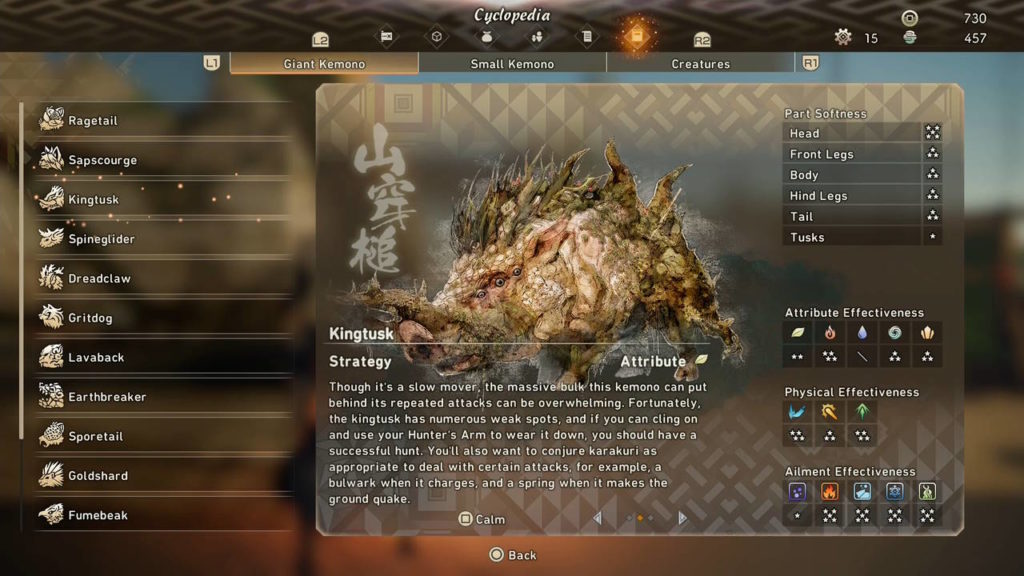Select the highlighted Cyclopedia menu icon
Viewport: 1024px width, 576px height.
[636, 37]
